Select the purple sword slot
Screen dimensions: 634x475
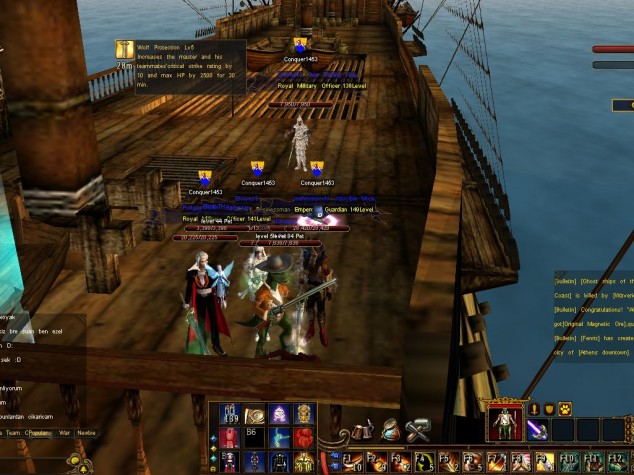click(x=536, y=428)
